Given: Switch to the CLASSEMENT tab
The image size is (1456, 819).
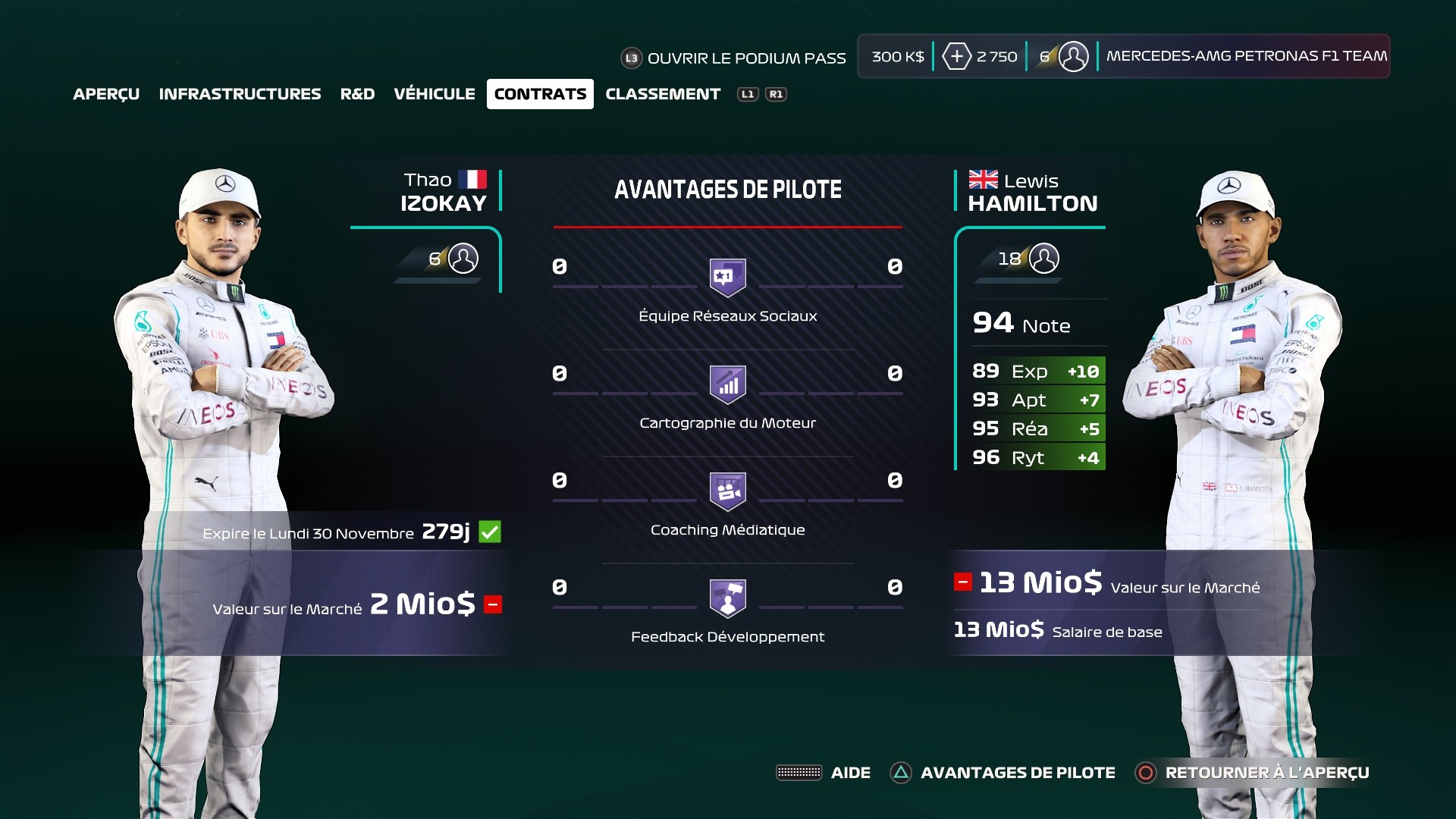Looking at the screenshot, I should [663, 94].
